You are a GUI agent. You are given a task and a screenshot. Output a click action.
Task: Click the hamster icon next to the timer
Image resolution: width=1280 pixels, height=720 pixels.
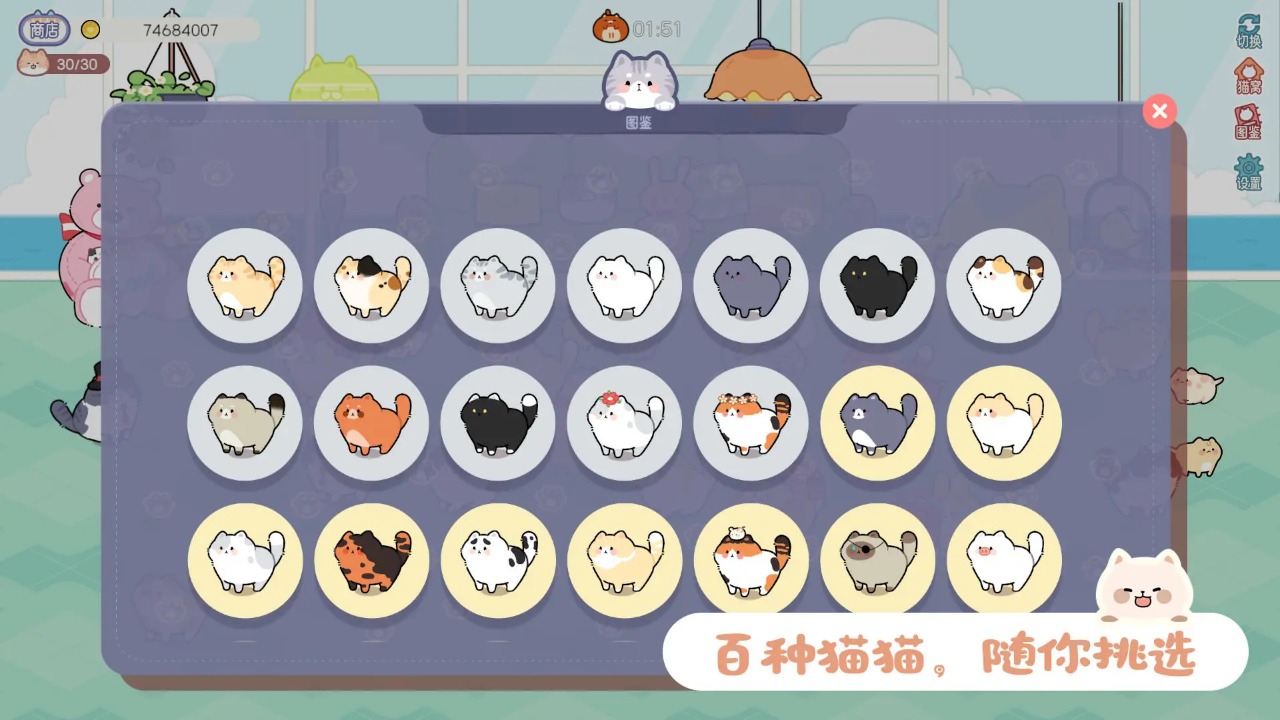[x=609, y=28]
